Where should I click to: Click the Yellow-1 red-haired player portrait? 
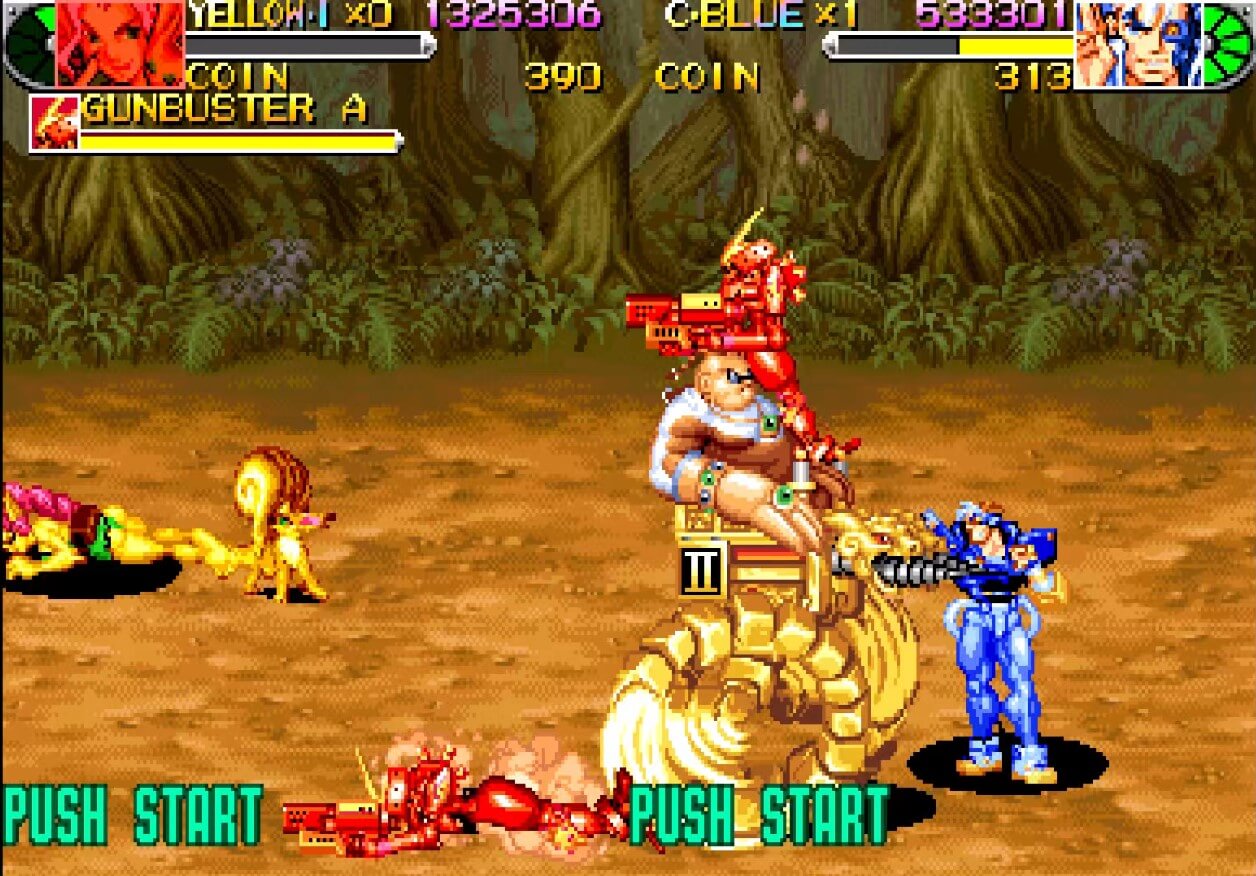120,44
